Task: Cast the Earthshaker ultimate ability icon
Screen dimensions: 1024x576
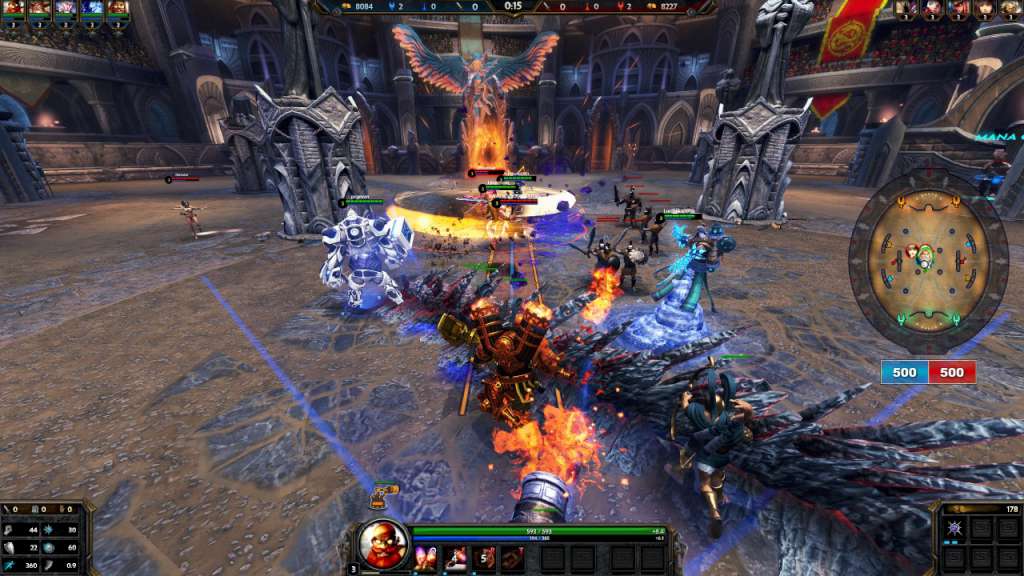Action: 513,559
